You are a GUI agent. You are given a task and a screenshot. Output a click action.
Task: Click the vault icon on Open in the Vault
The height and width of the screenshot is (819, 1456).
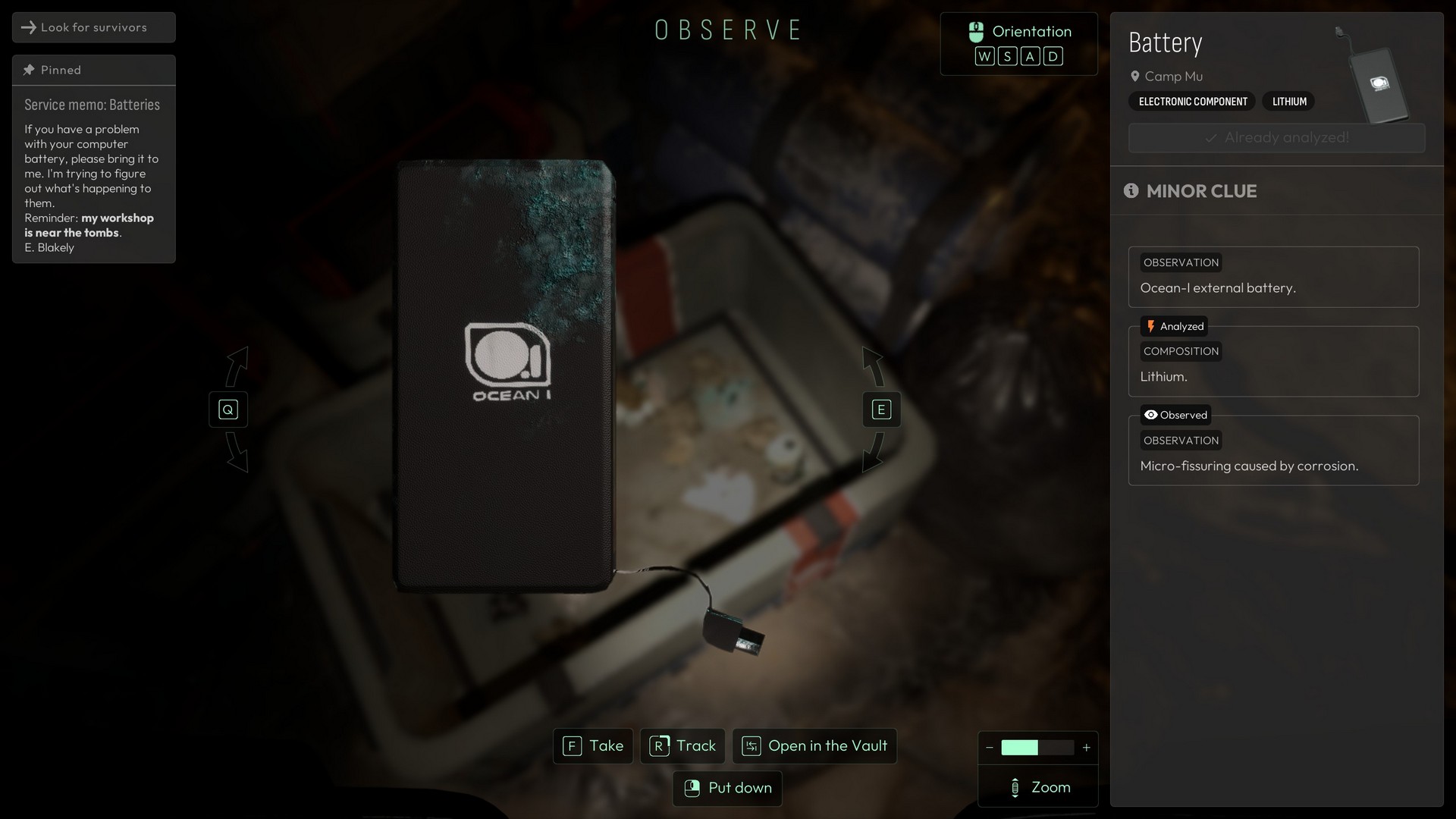pyautogui.click(x=752, y=746)
